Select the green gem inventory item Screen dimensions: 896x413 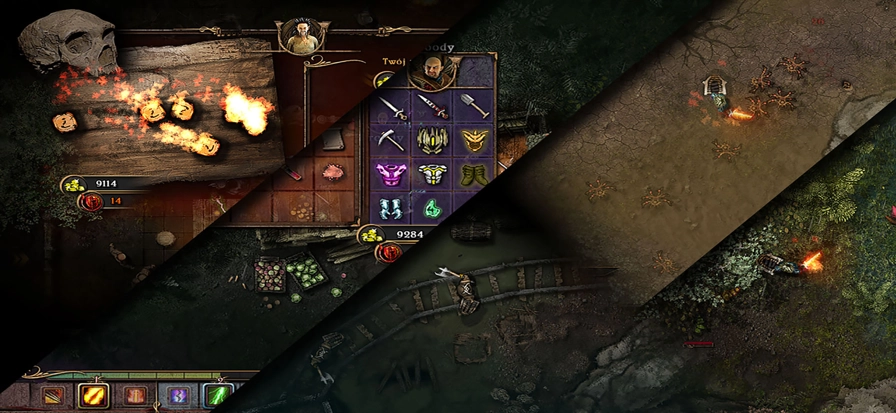(x=431, y=208)
